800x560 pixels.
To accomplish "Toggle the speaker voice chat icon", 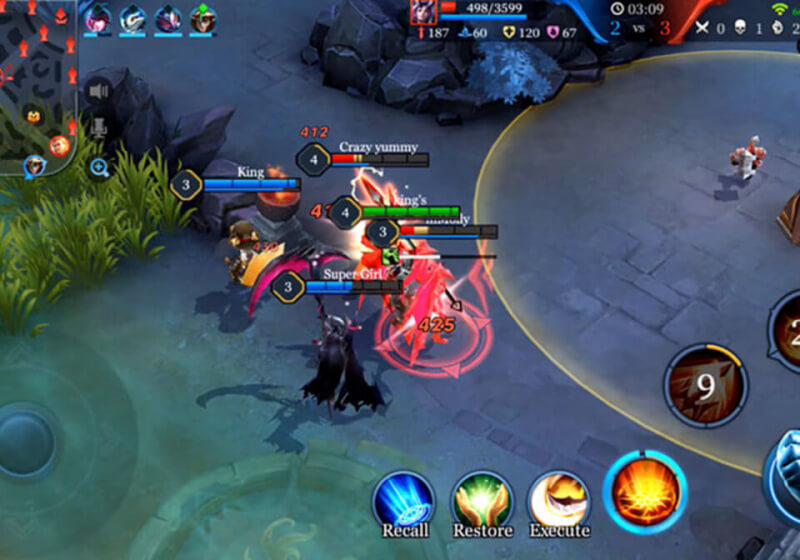I will coord(98,91).
